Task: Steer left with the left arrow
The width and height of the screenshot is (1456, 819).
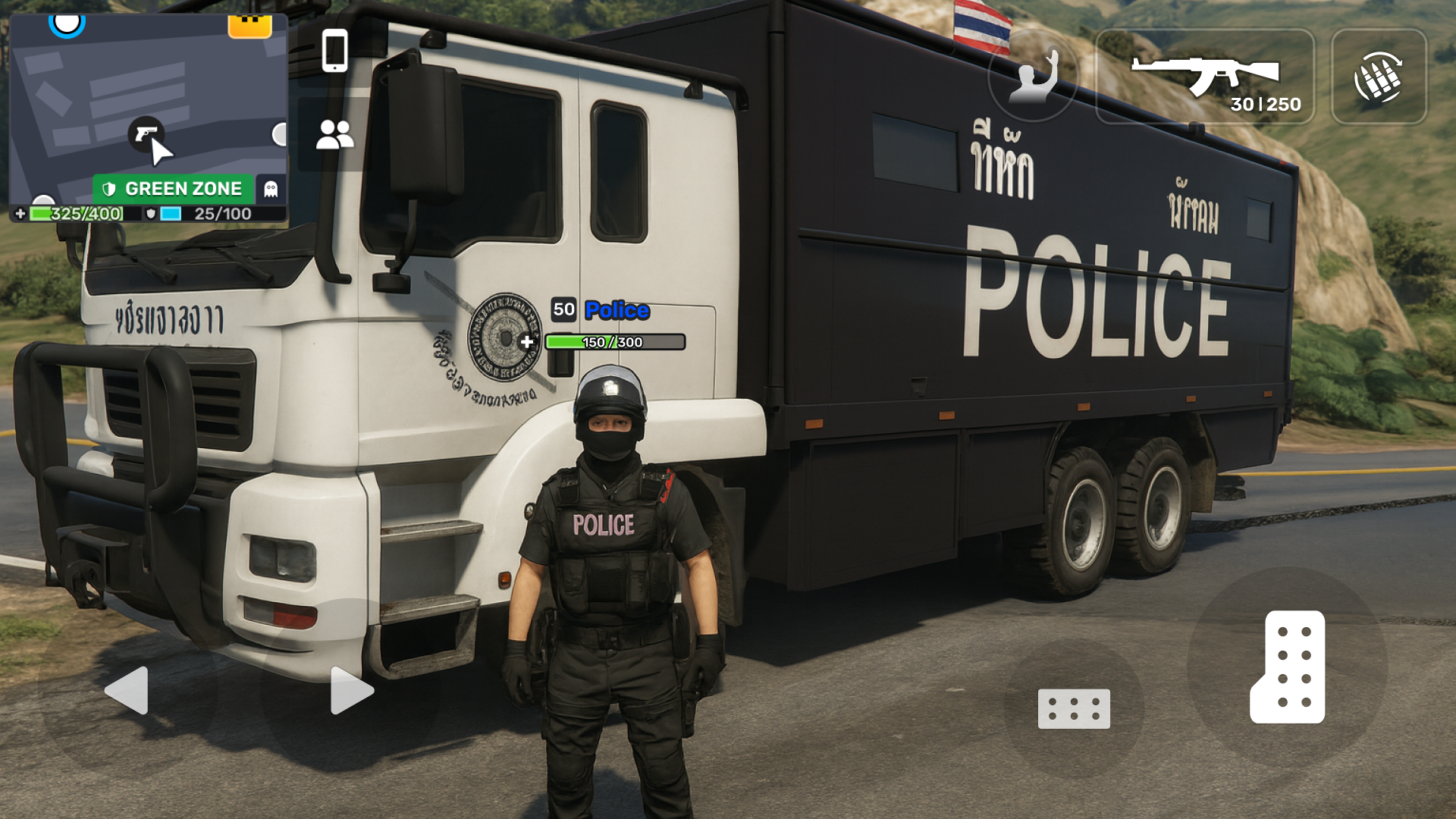Action: [127, 690]
